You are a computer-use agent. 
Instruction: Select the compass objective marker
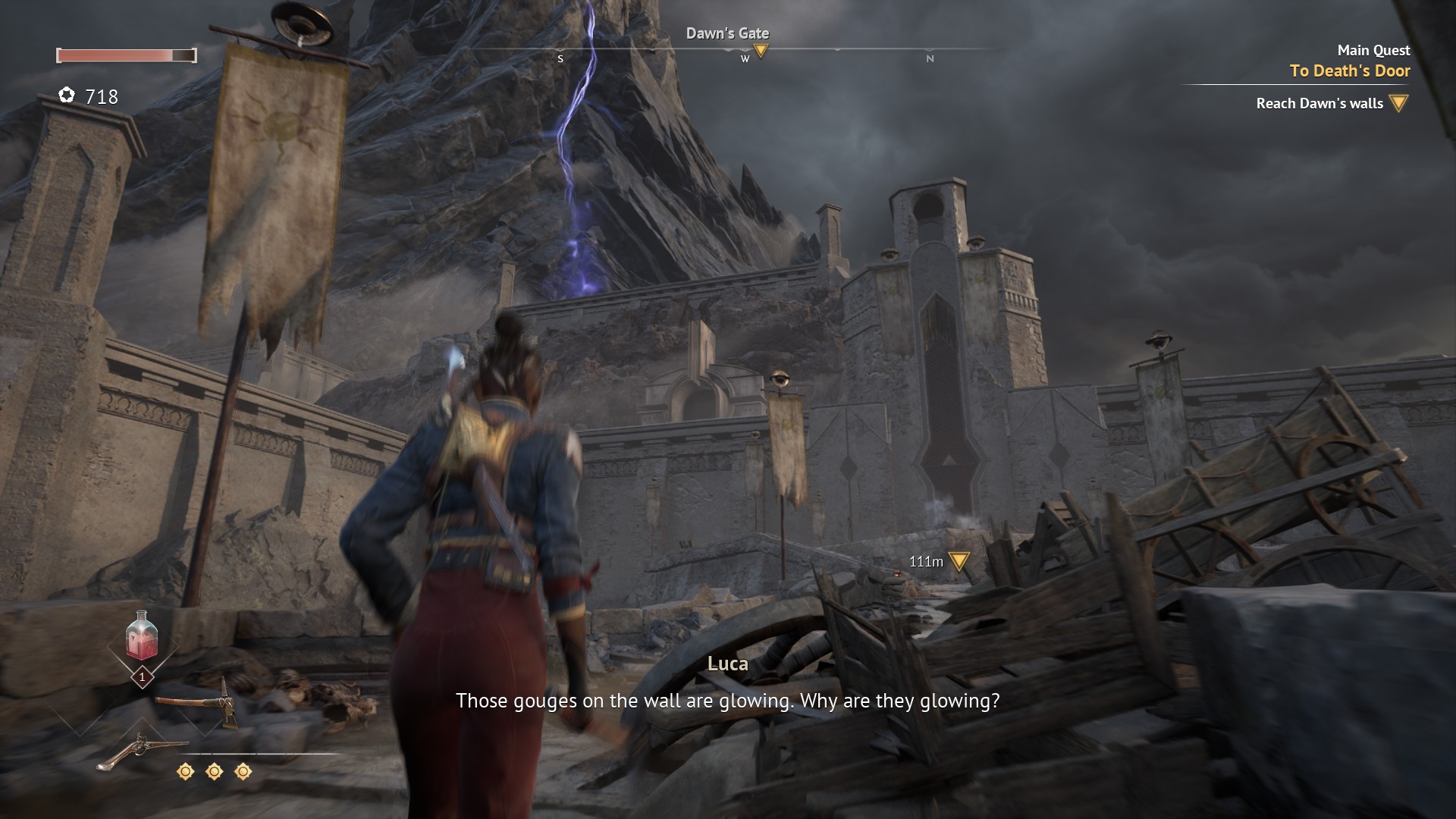761,51
